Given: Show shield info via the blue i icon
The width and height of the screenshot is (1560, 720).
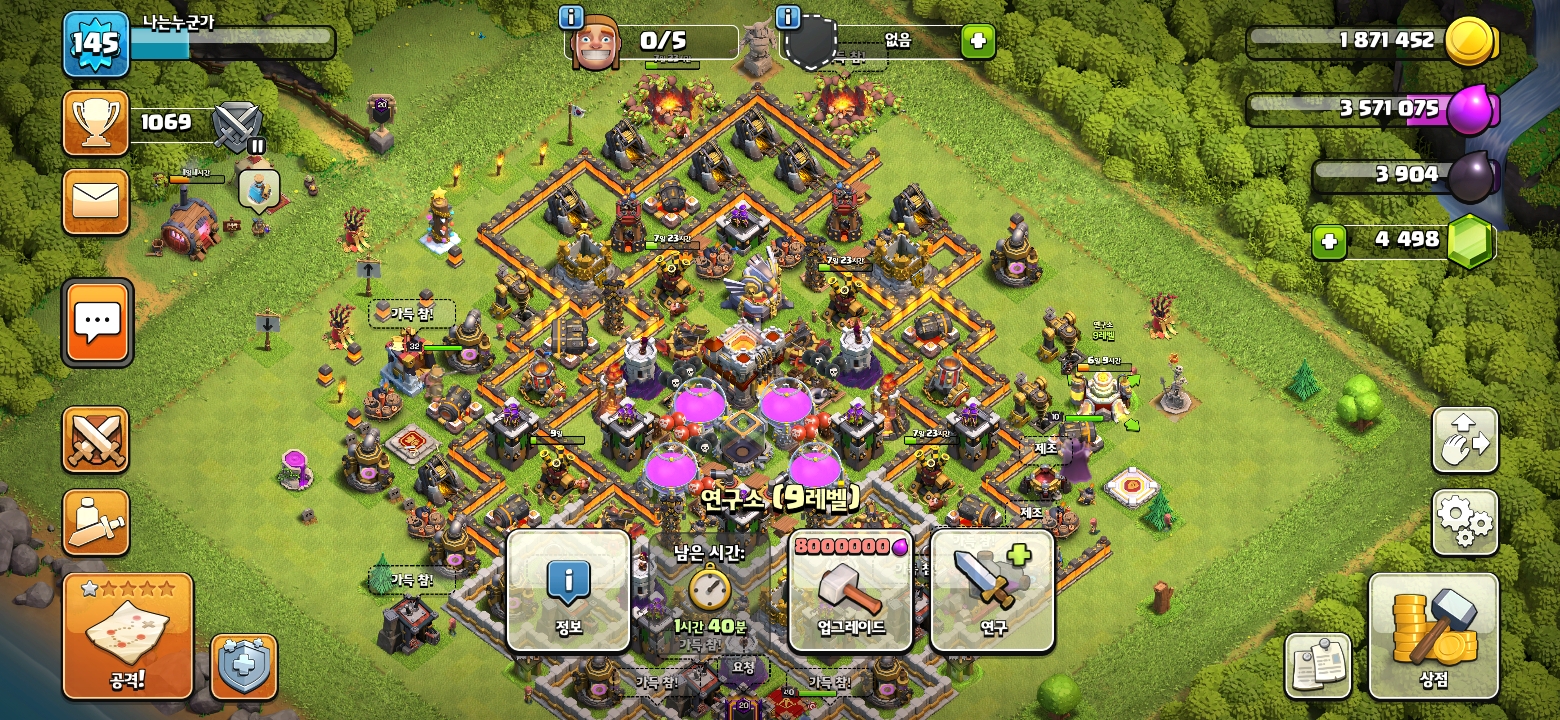Looking at the screenshot, I should (788, 17).
